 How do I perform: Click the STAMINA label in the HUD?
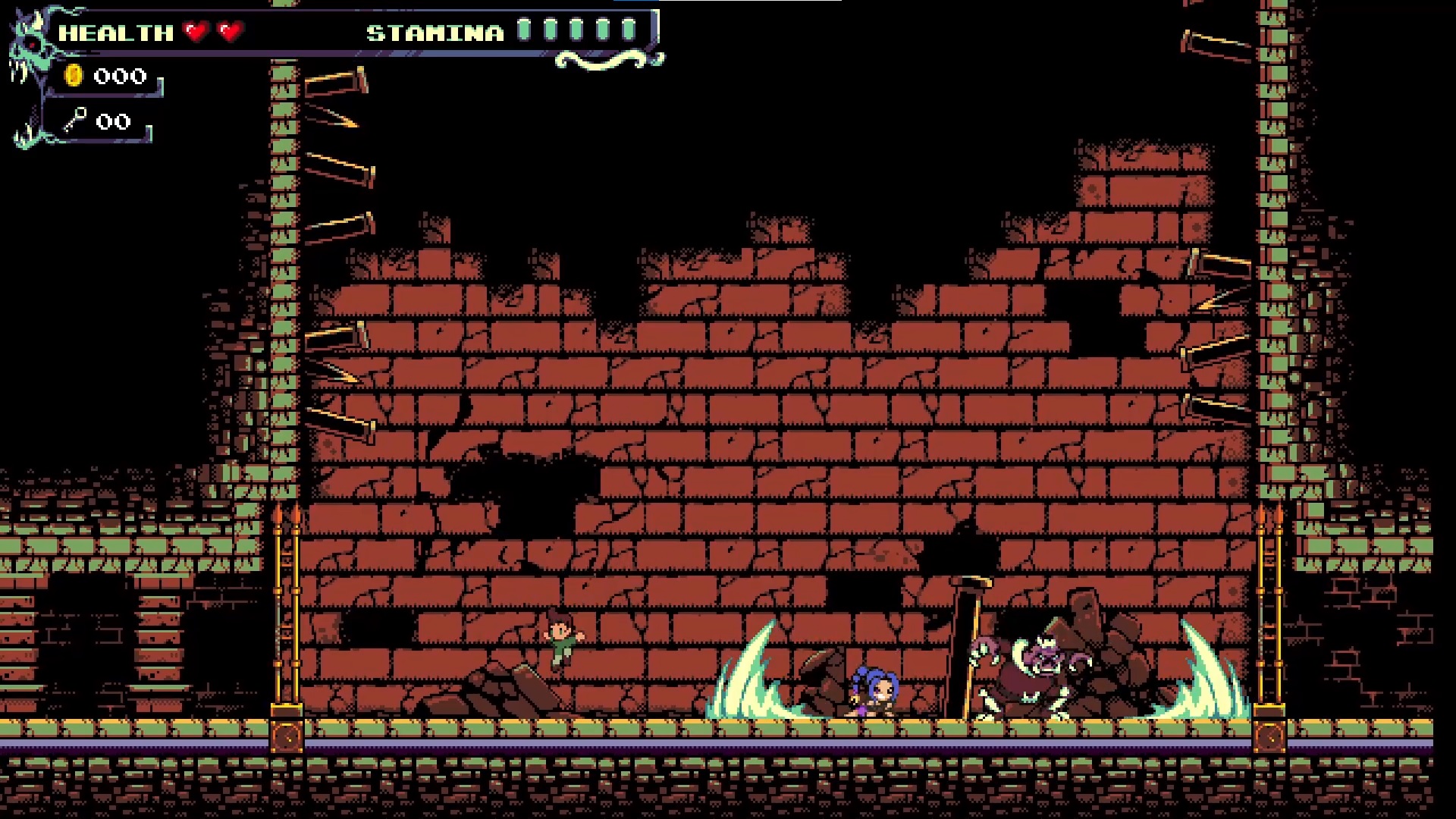432,32
